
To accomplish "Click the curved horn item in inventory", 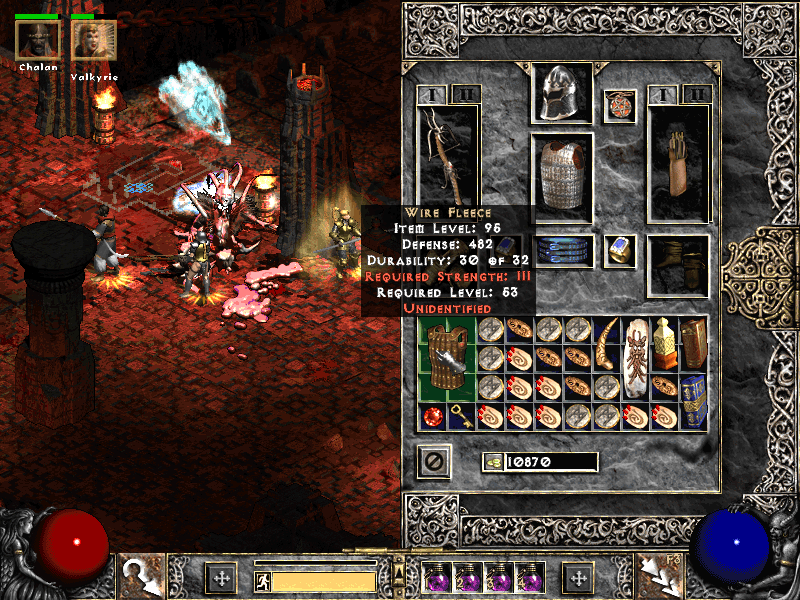I will point(607,343).
